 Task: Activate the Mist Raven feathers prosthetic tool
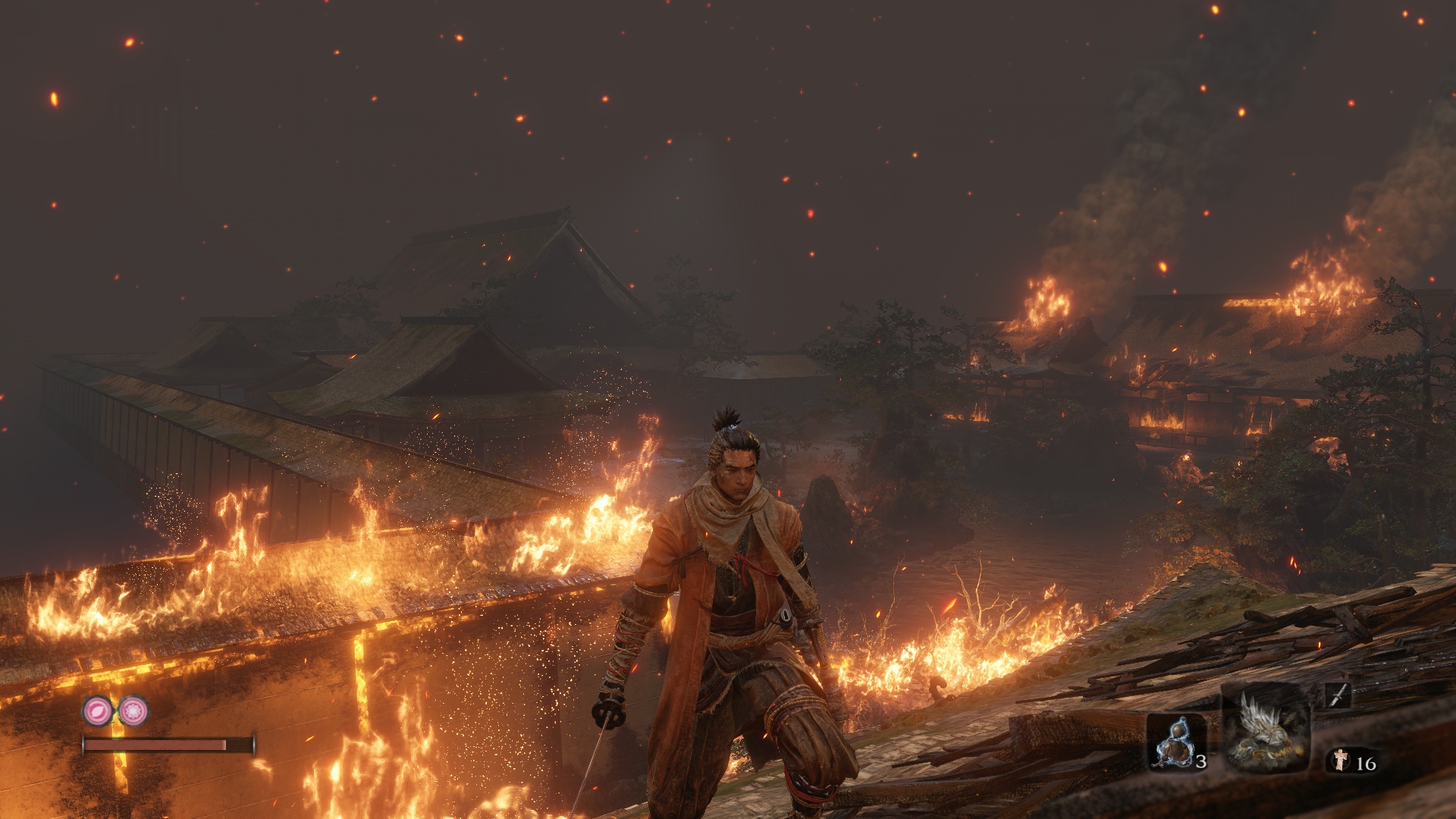pyautogui.click(x=1266, y=730)
